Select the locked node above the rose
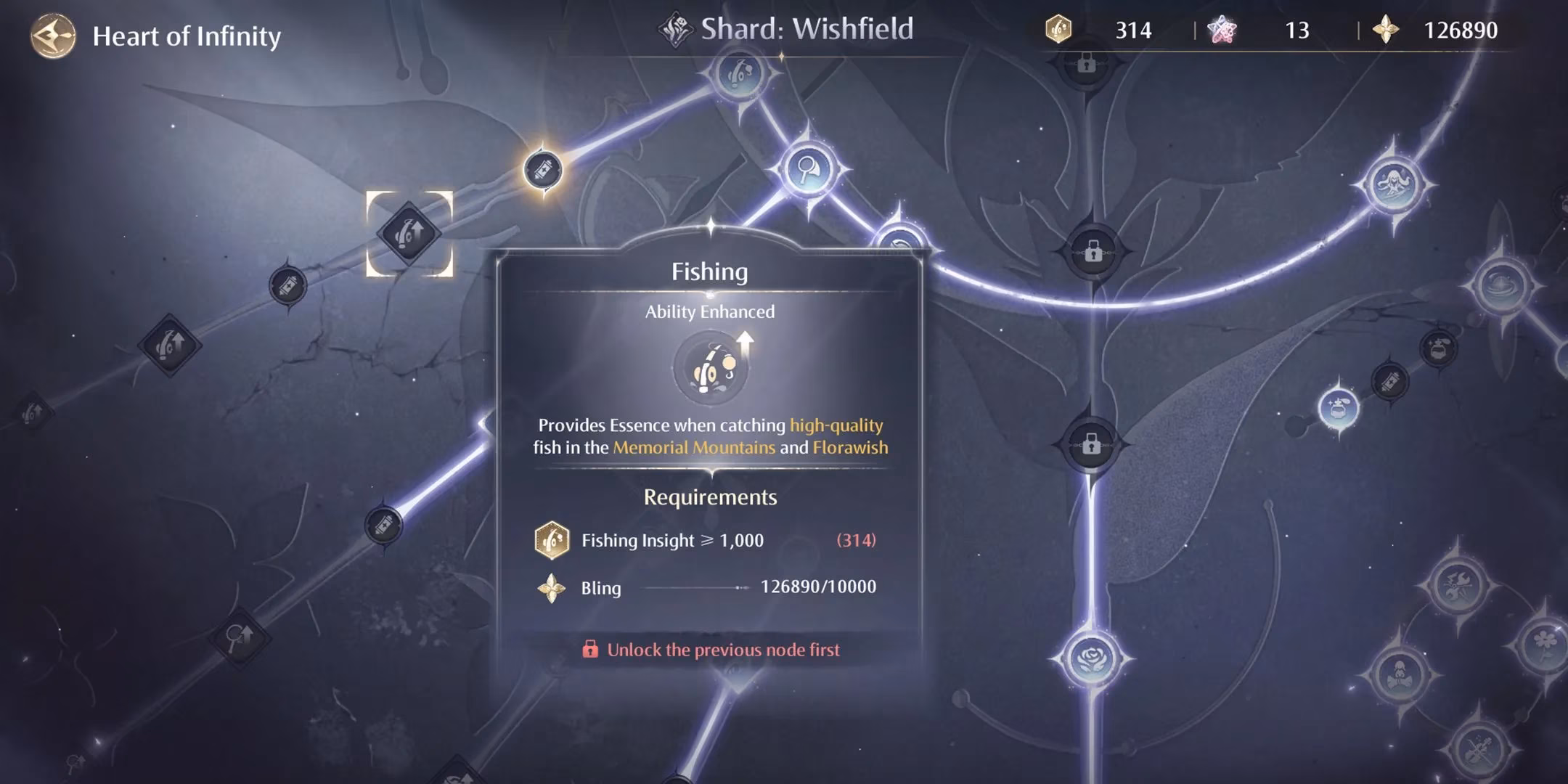 1090,445
